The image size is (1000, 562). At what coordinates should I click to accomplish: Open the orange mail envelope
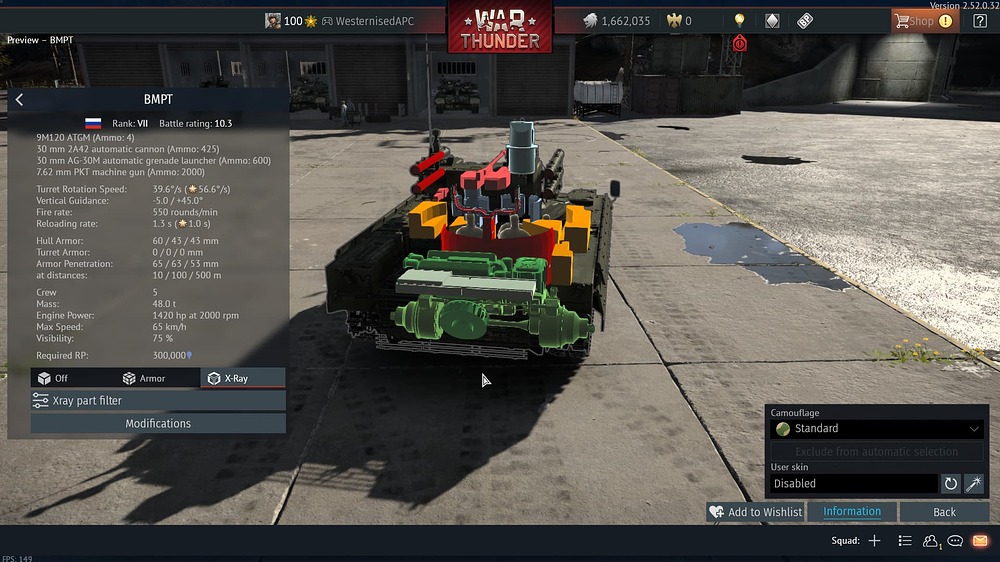tap(980, 541)
